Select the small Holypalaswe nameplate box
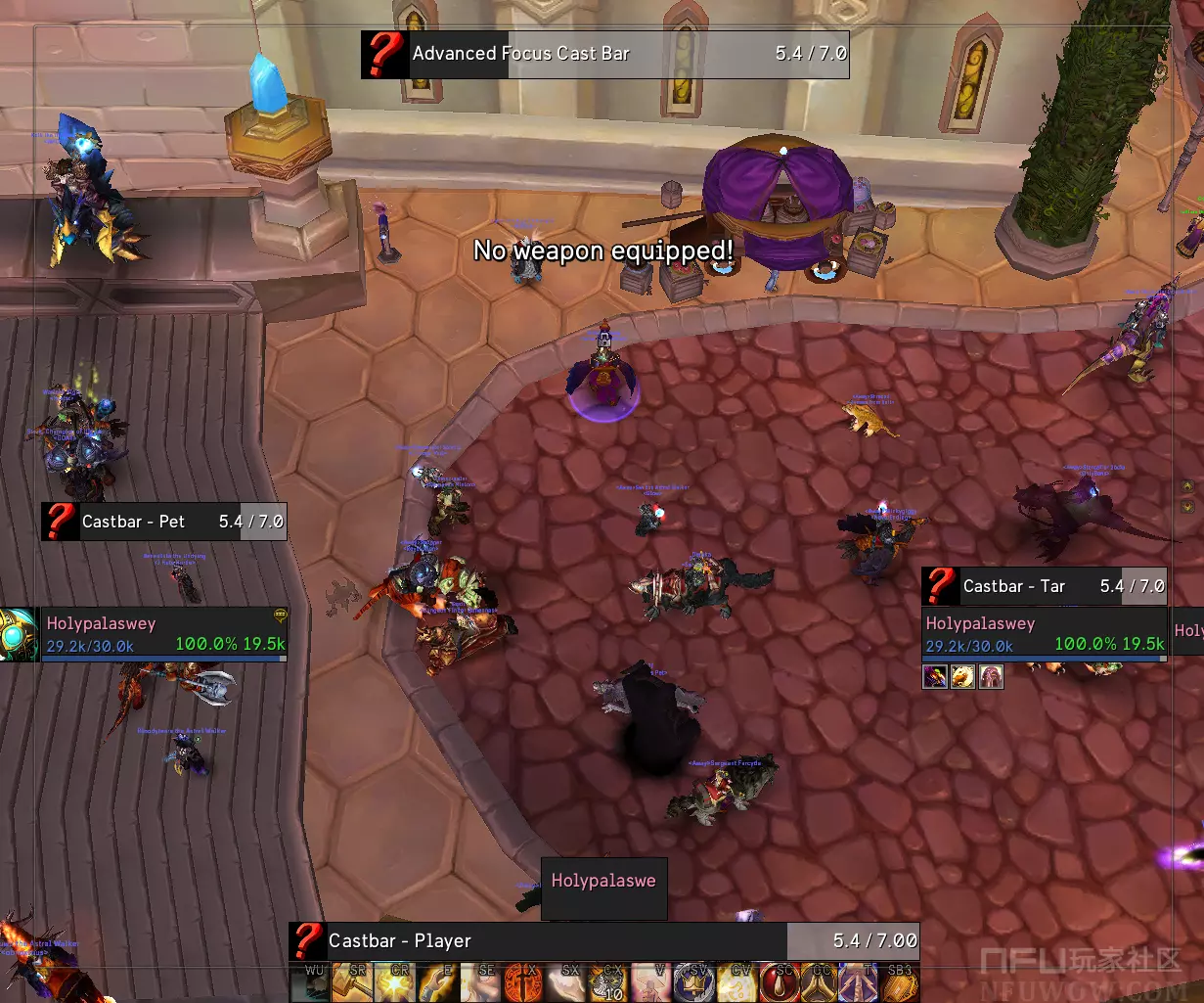This screenshot has width=1204, height=1003. click(603, 881)
